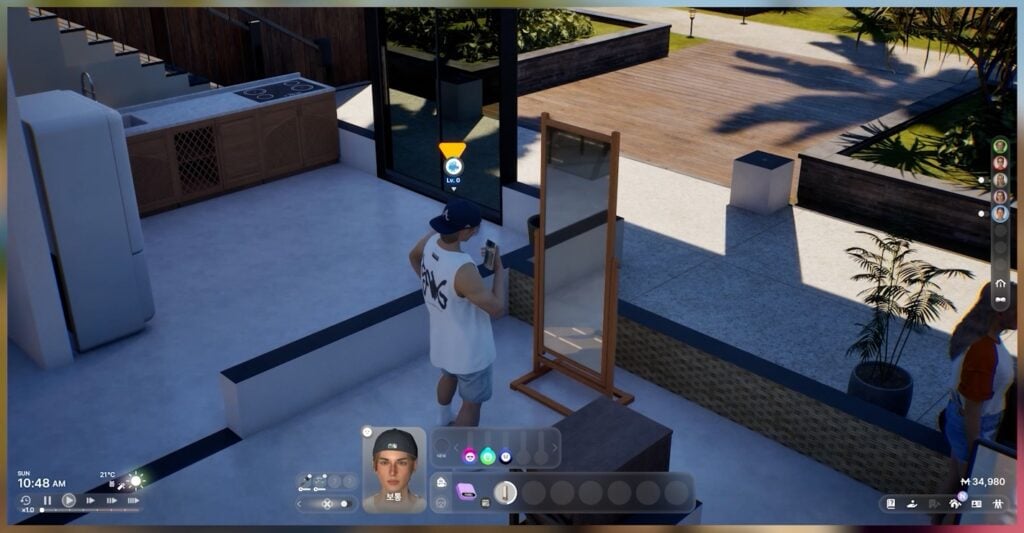The height and width of the screenshot is (533, 1024).
Task: Switch to the top family member portrait
Action: click(999, 146)
